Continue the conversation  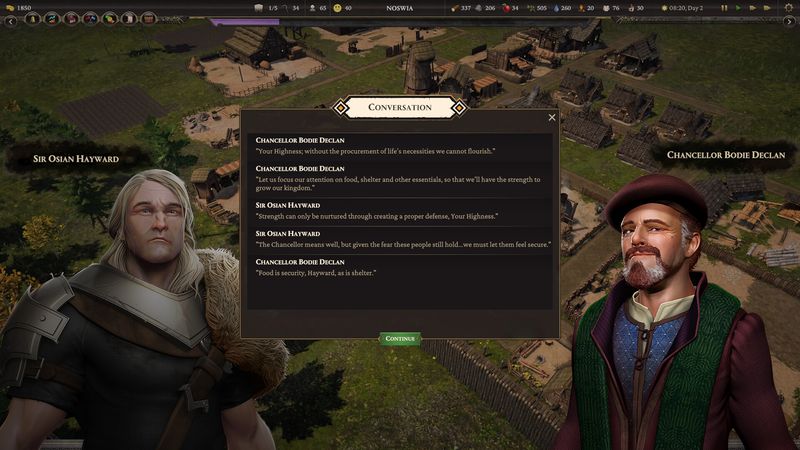click(400, 339)
